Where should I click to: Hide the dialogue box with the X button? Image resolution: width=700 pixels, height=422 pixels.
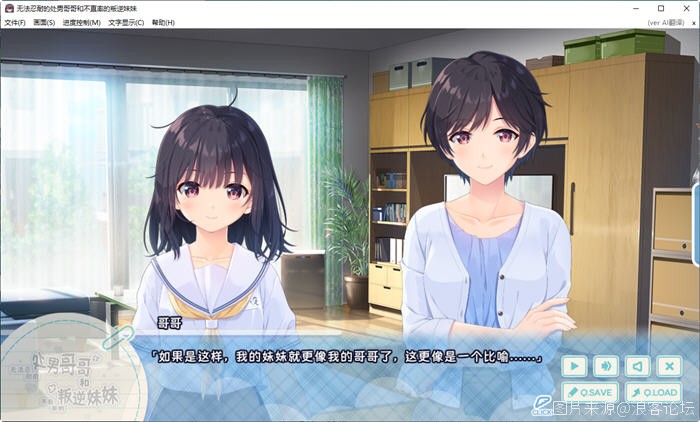coord(668,366)
